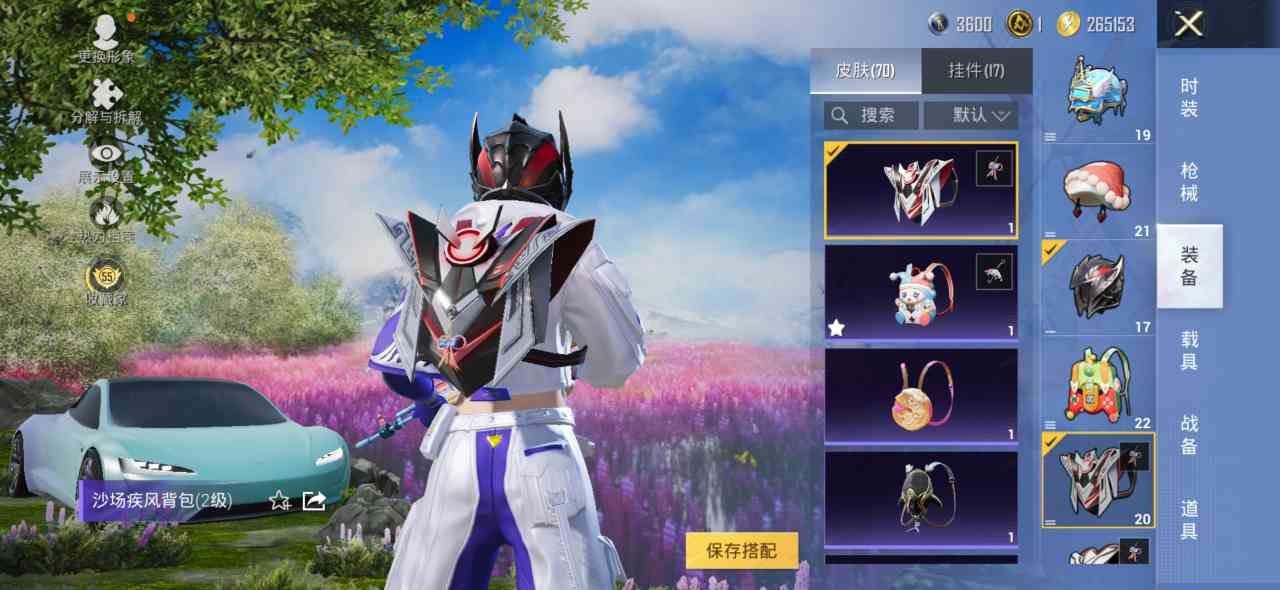Open 更换形象 change appearance

106,38
